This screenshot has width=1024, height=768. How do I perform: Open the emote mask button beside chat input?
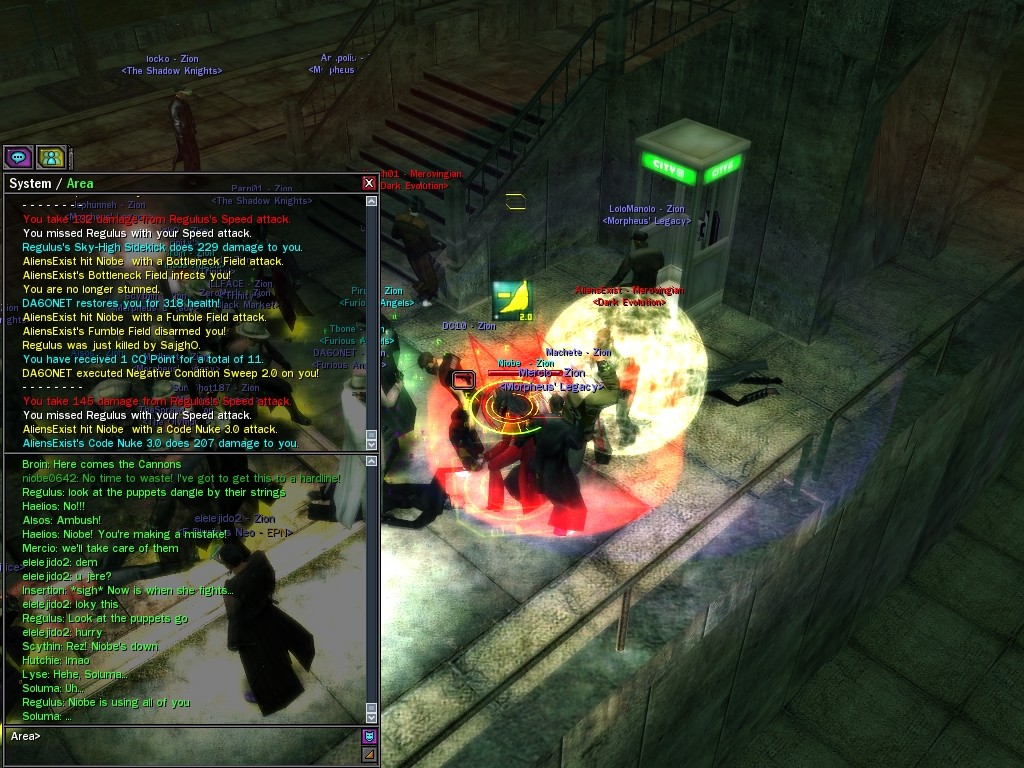tap(369, 737)
